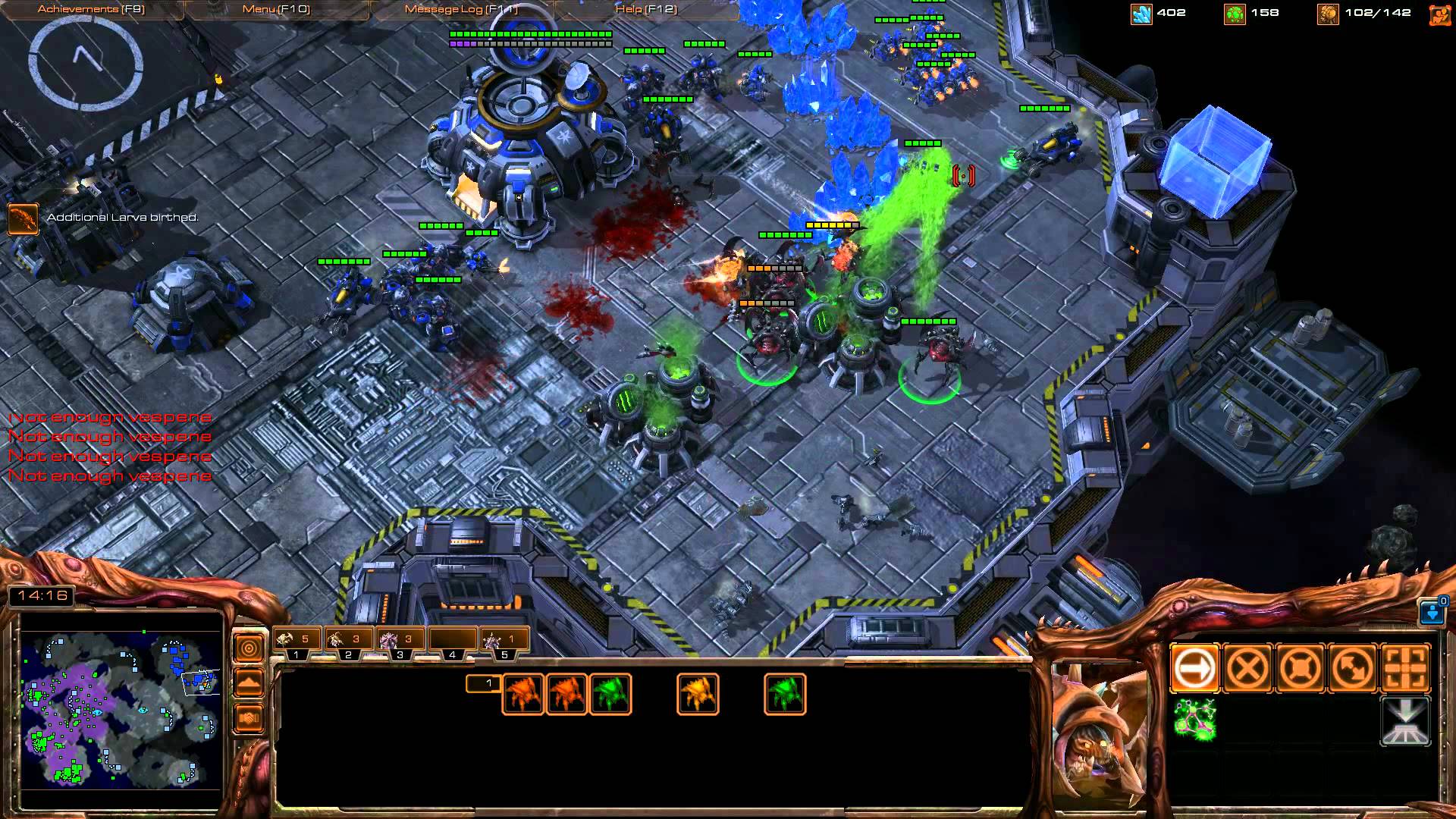The image size is (1456, 819).
Task: Cast the green Transfusion ability
Action: click(1194, 720)
